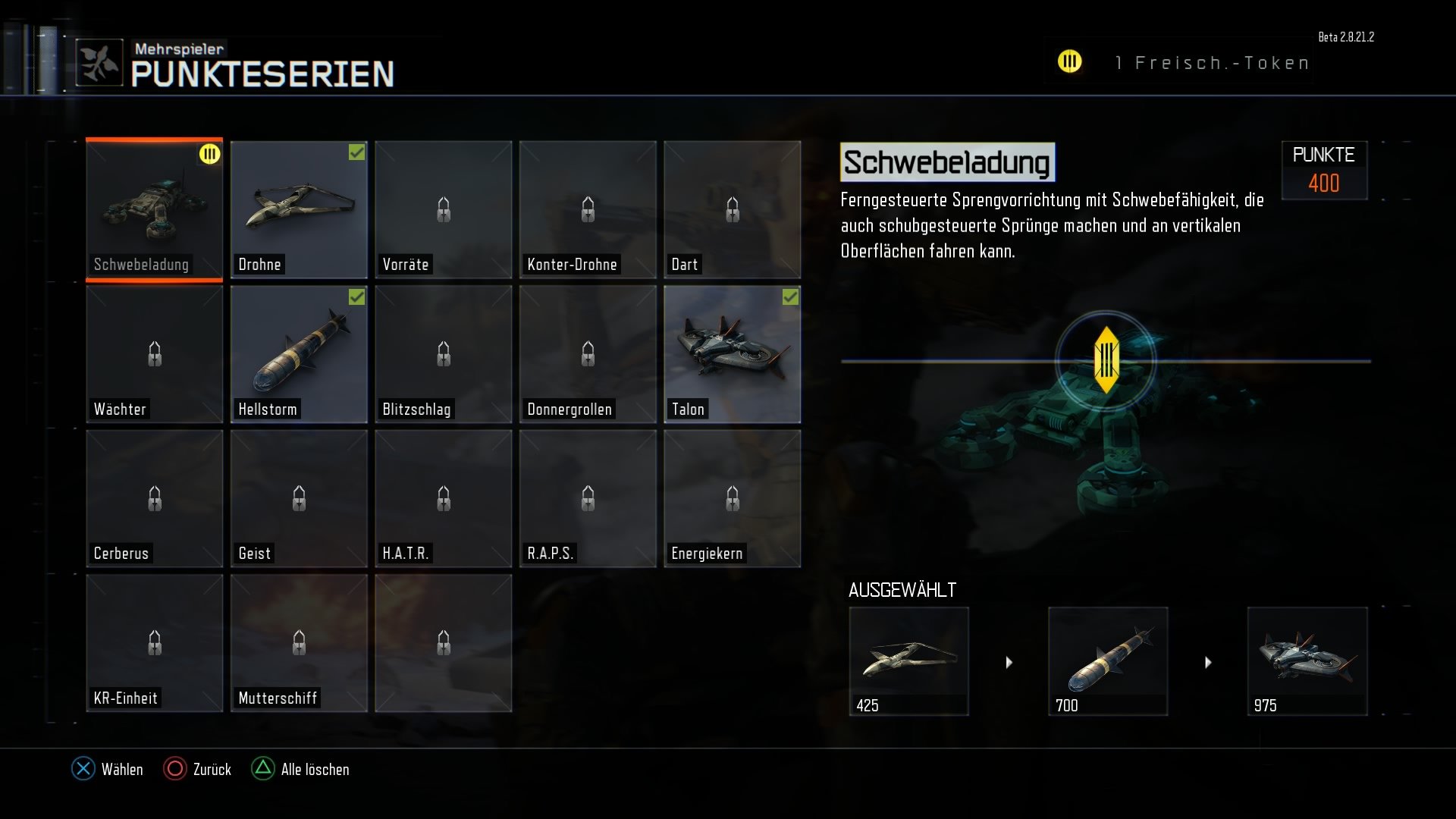Viewport: 1456px width, 819px height.
Task: Click the equipped 425-point drone slot
Action: click(x=908, y=661)
